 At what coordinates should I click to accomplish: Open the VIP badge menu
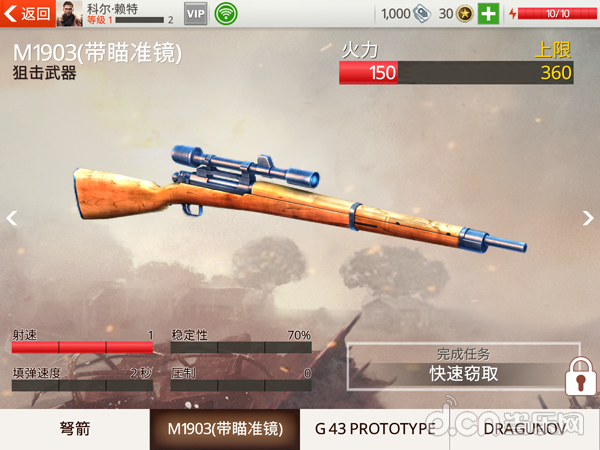click(196, 14)
